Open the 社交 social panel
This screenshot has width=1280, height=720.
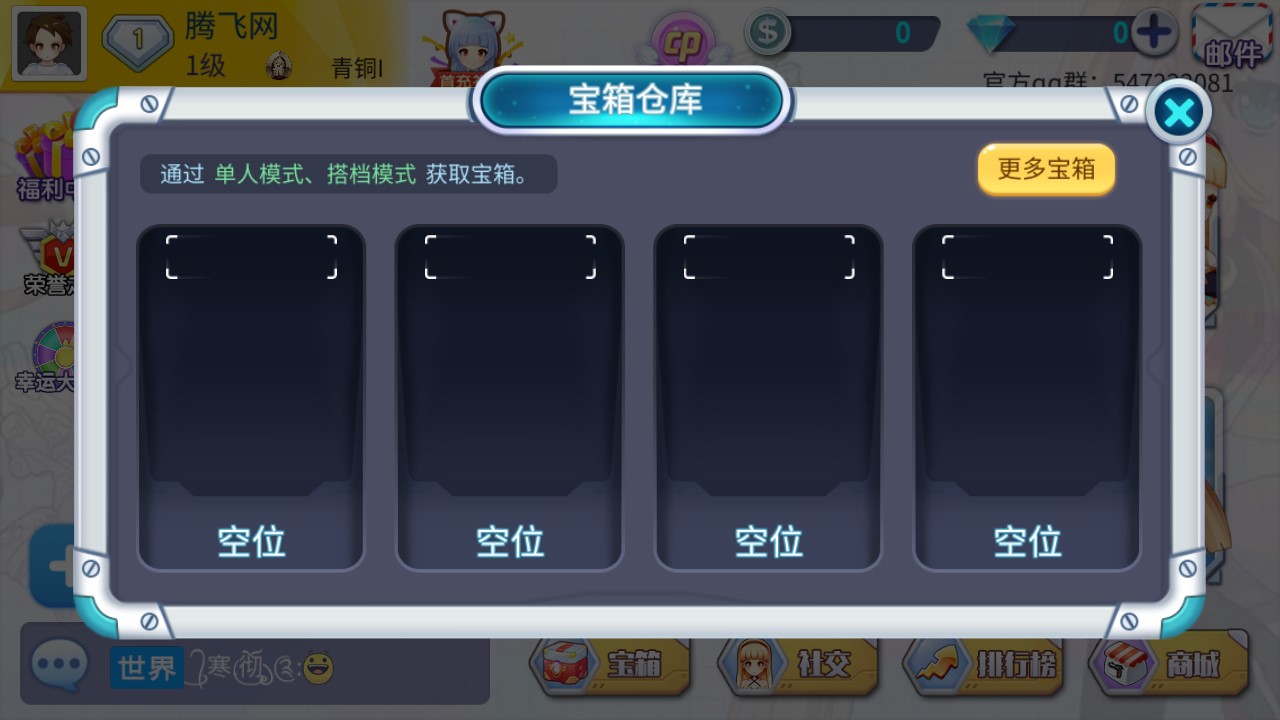[x=796, y=663]
